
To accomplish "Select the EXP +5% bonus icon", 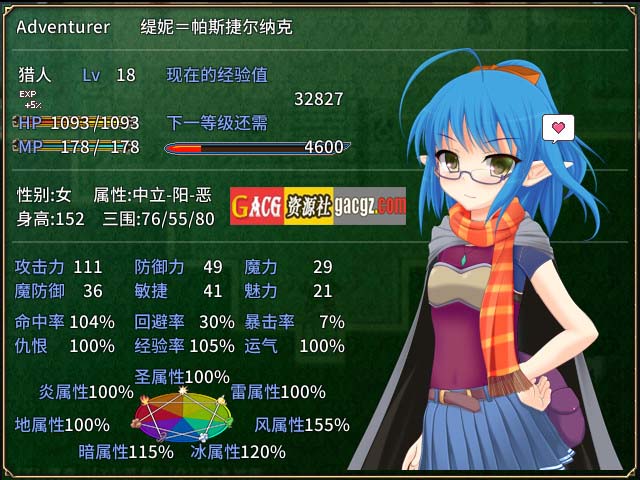I will [29, 99].
